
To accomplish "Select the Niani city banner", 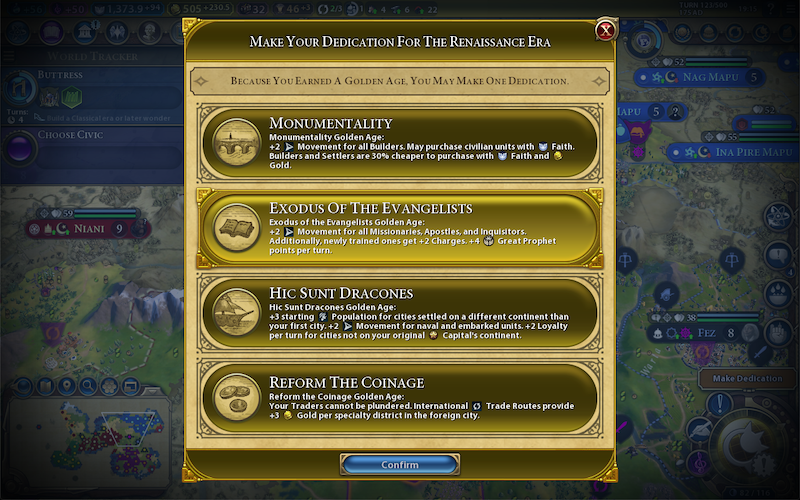I will click(85, 229).
